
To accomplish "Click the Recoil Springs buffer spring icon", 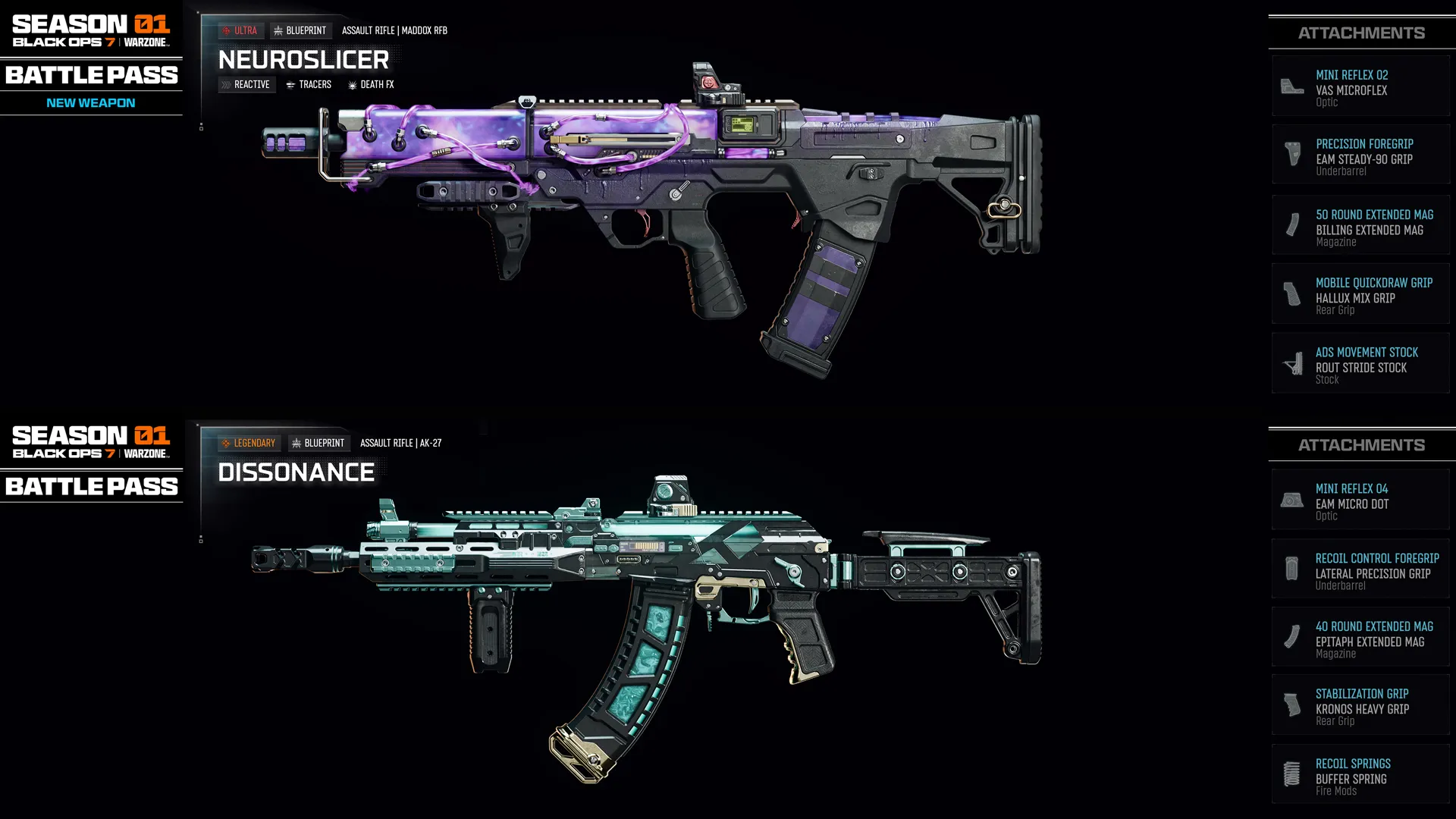I will 1291,773.
